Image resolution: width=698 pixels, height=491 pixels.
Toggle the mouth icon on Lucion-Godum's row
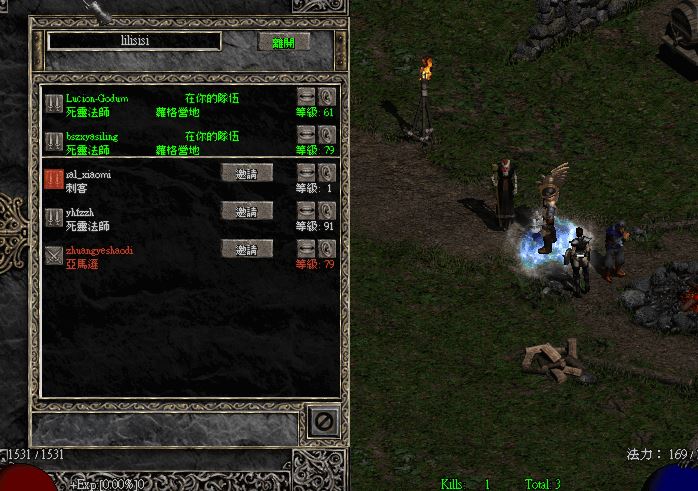tap(306, 97)
